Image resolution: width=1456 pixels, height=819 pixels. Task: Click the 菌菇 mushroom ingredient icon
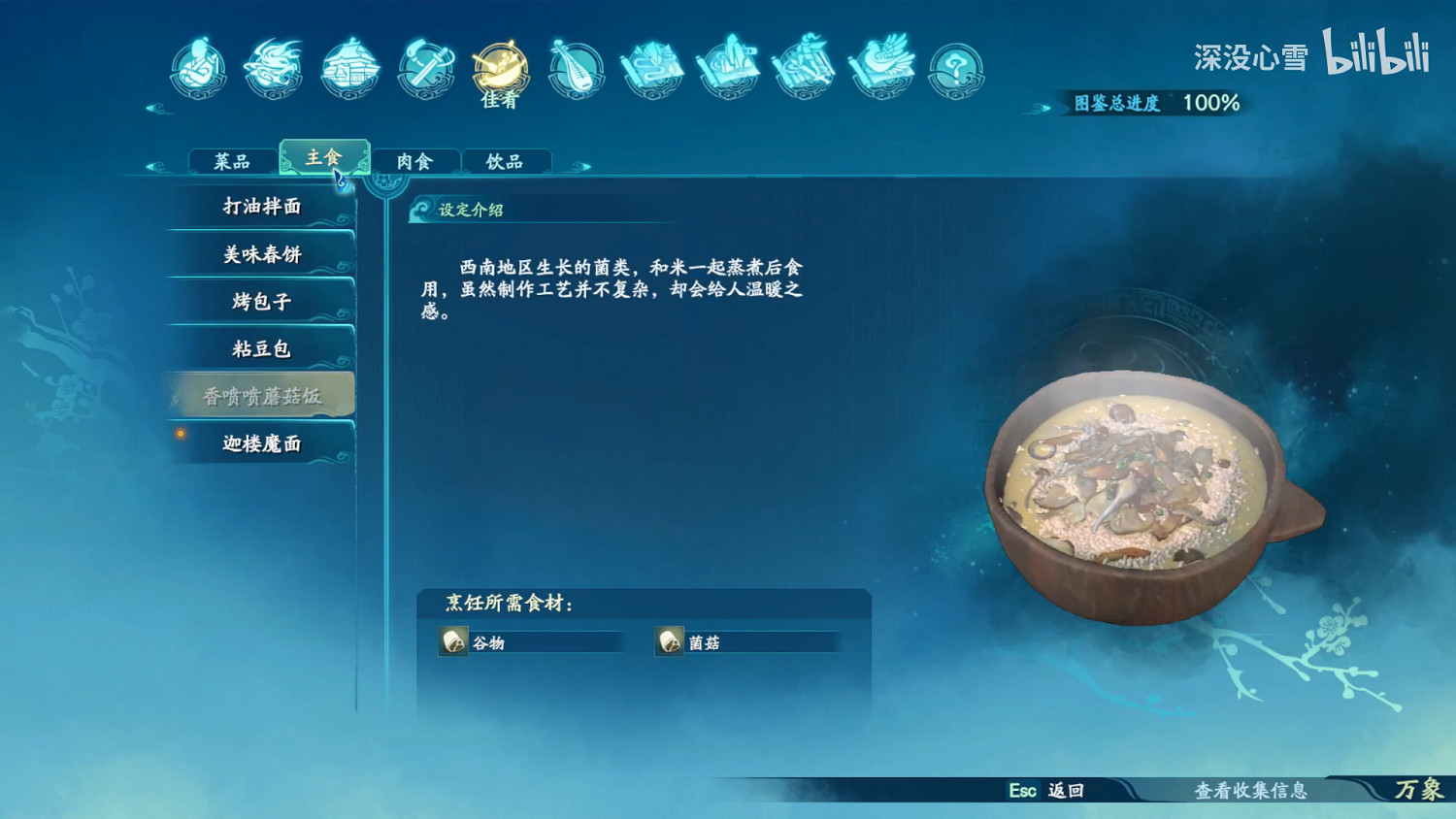[x=671, y=641]
